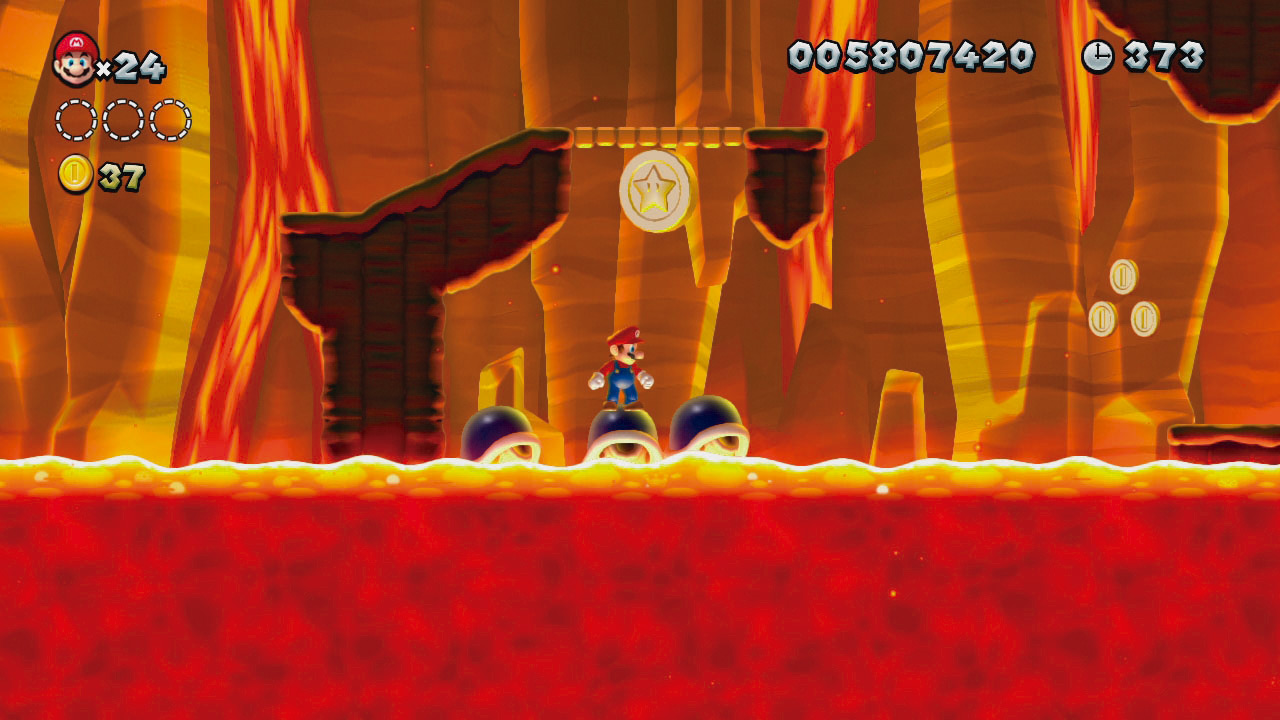Click the red cap on Mario's head
This screenshot has width=1280, height=720.
click(622, 336)
